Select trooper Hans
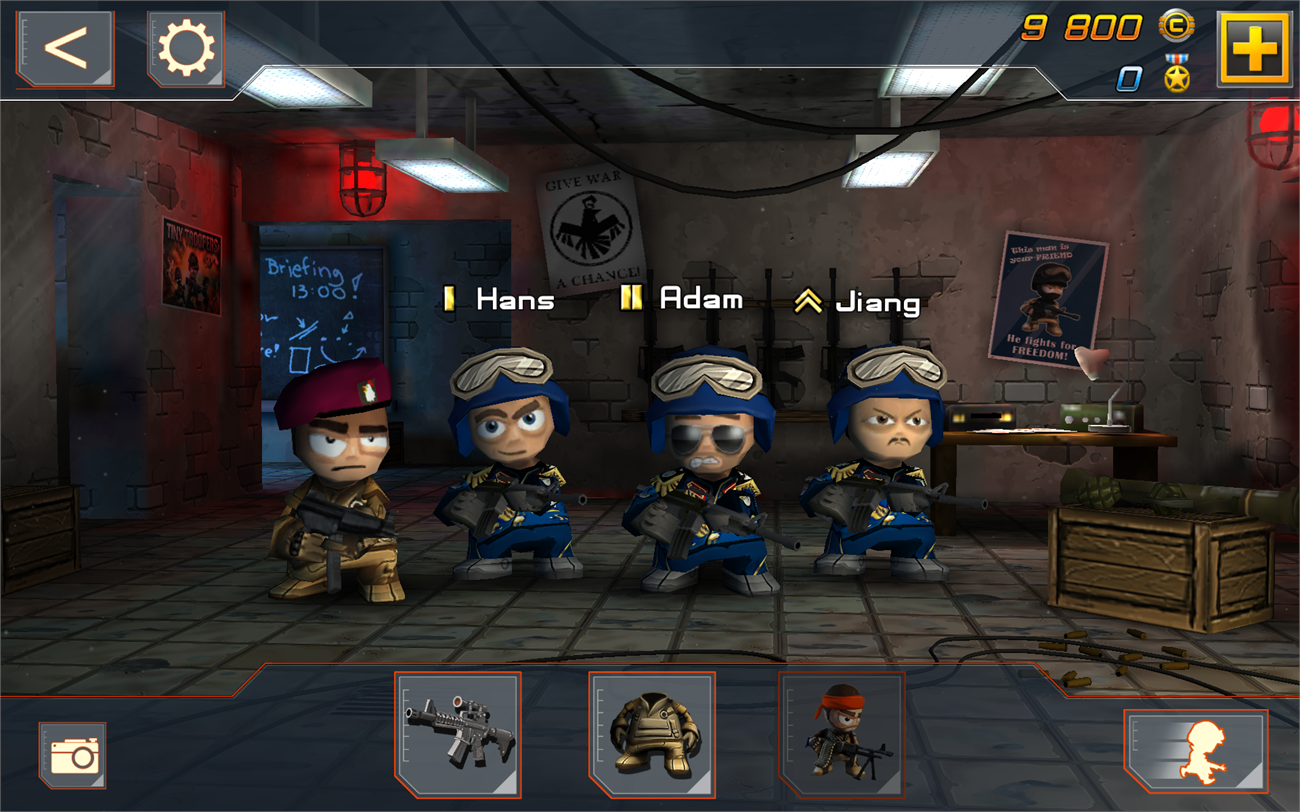Image resolution: width=1300 pixels, height=812 pixels. tap(508, 470)
